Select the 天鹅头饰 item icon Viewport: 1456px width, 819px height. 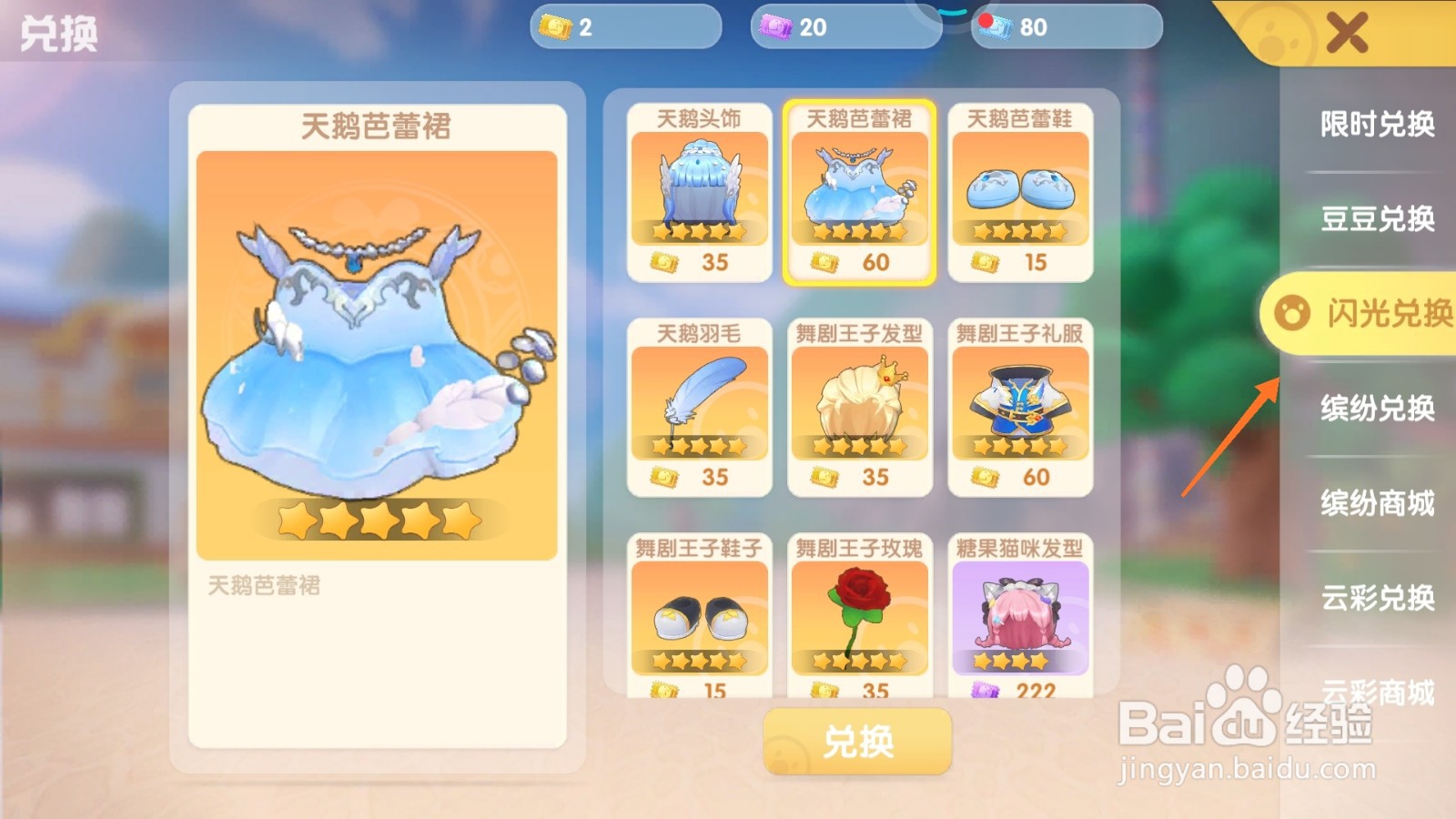pos(699,187)
